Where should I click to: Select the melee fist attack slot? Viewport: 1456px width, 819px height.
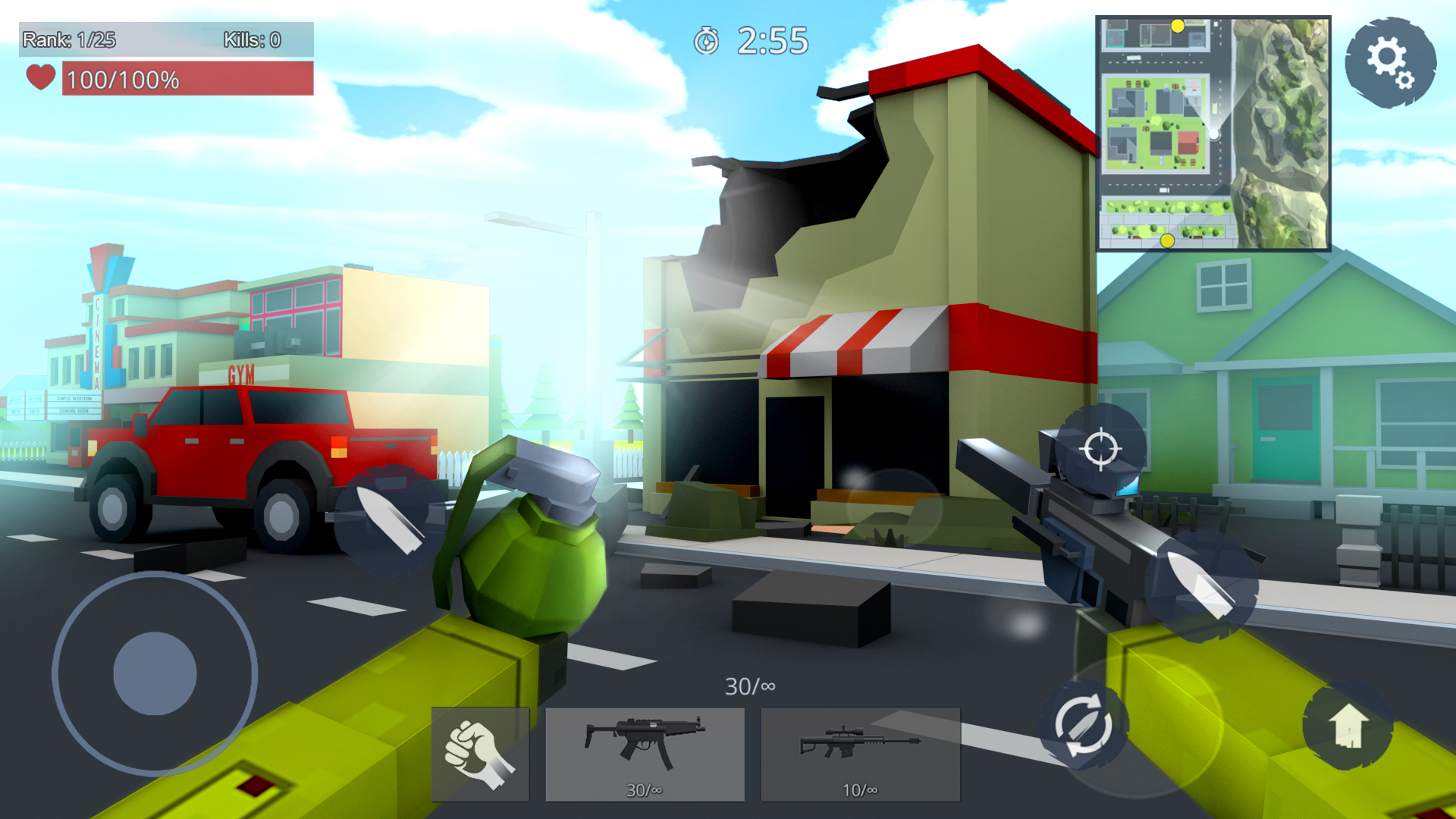(479, 752)
